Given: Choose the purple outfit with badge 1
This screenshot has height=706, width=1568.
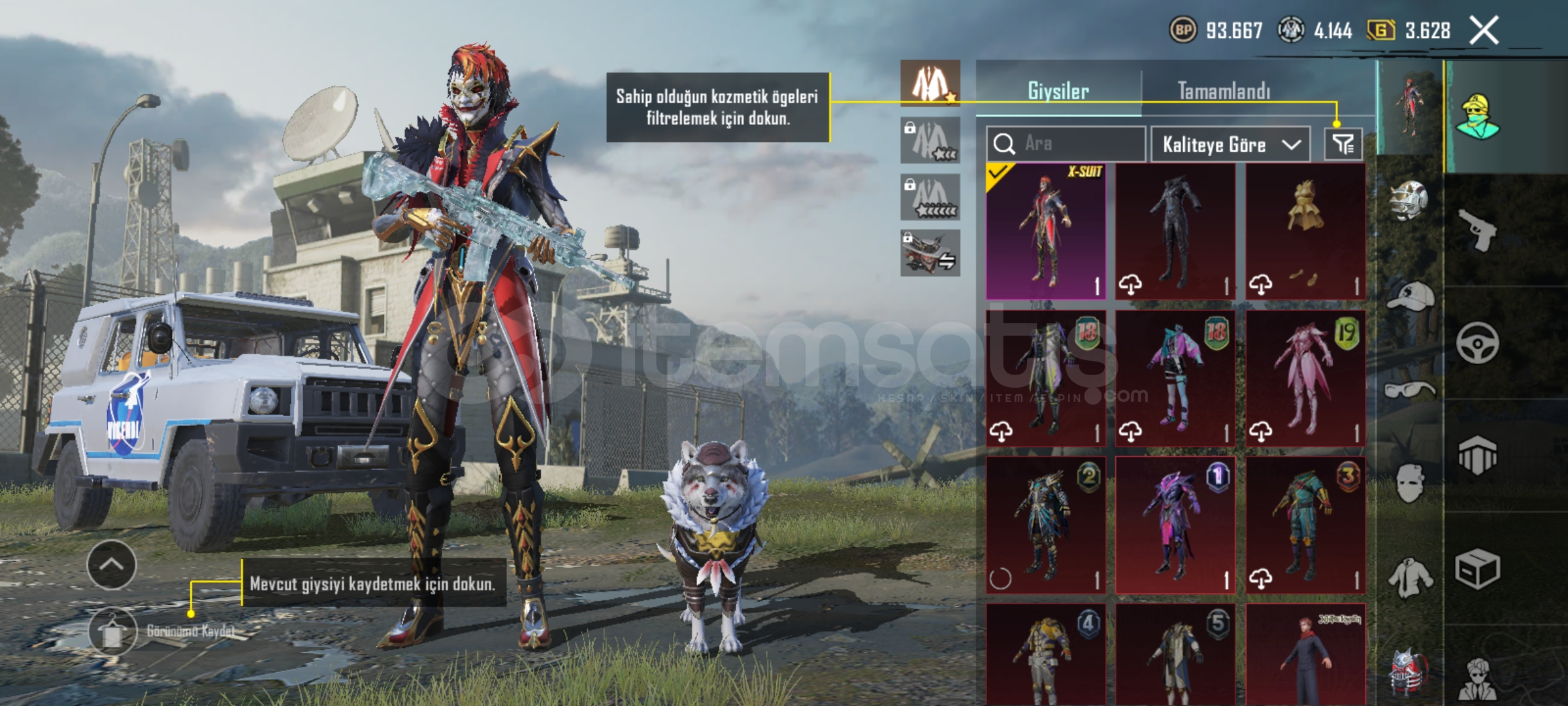Looking at the screenshot, I should [1175, 525].
